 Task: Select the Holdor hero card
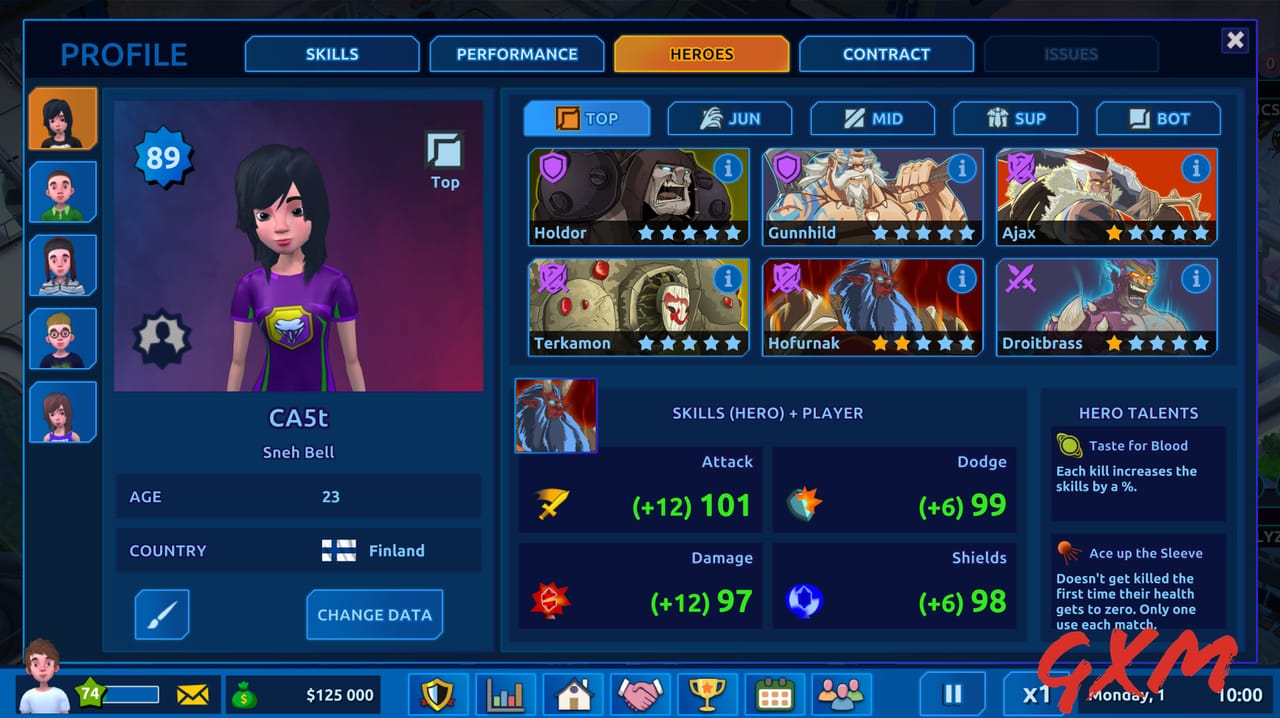click(638, 197)
